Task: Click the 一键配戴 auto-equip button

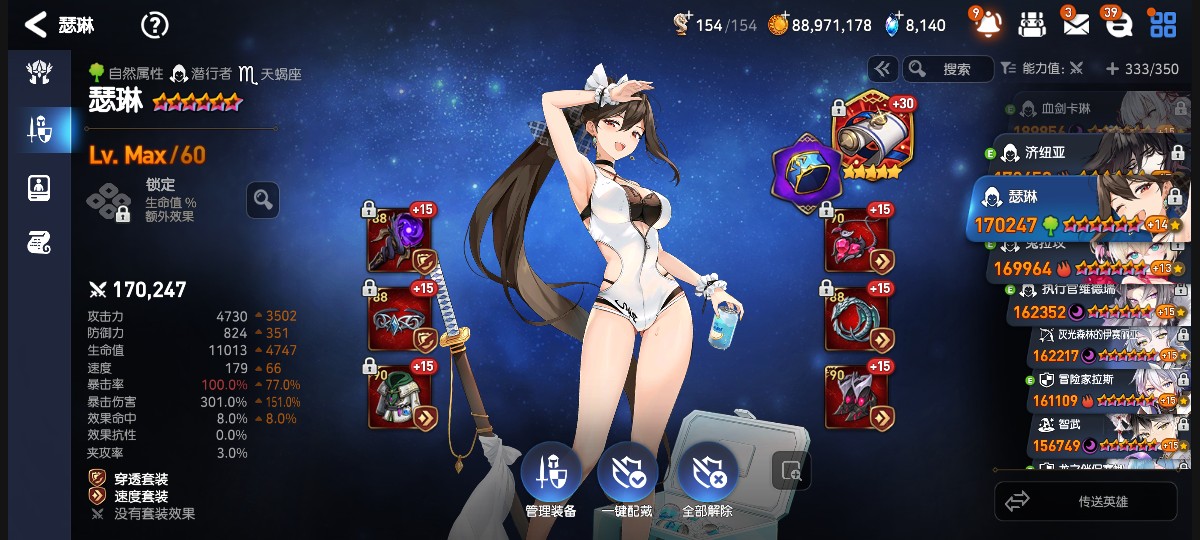Action: 627,482
